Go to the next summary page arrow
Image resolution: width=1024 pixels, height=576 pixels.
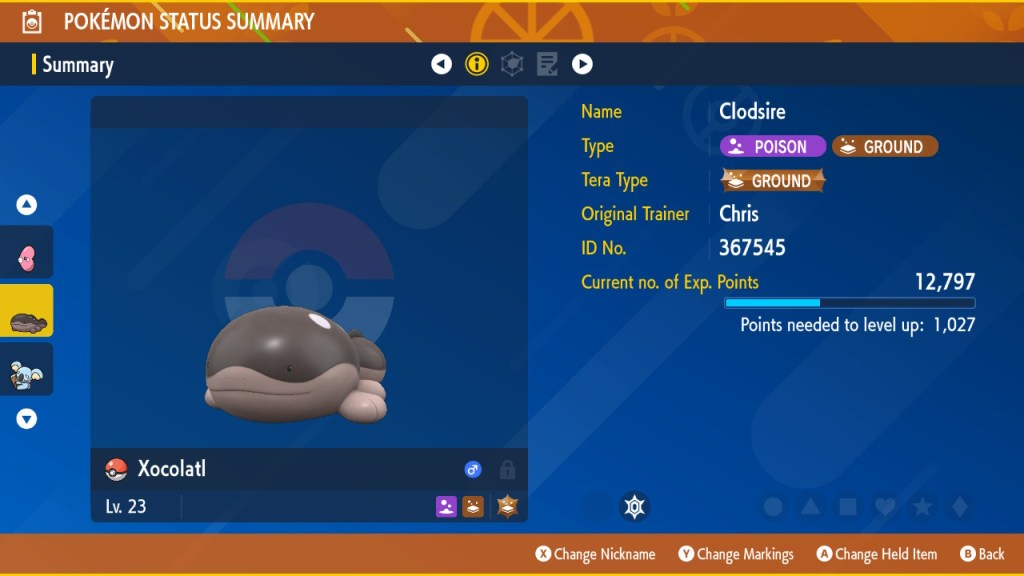582,65
